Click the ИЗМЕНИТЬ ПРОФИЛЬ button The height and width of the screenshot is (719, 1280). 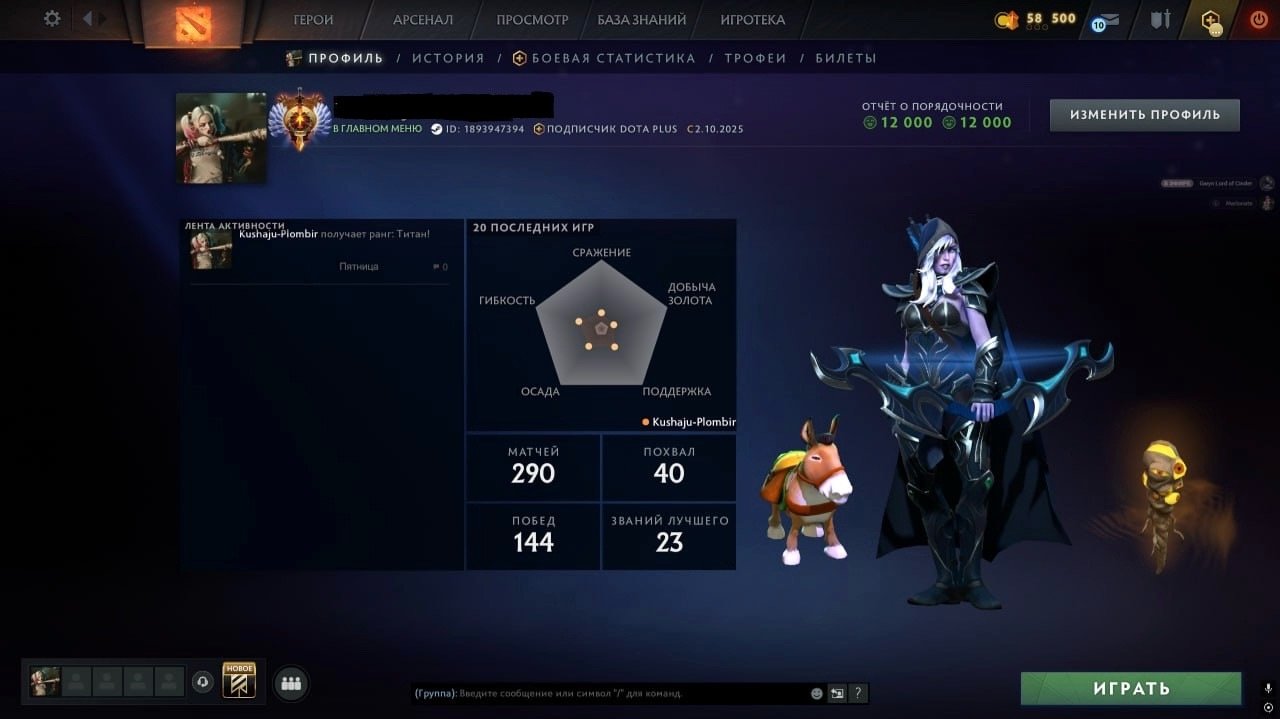point(1144,115)
